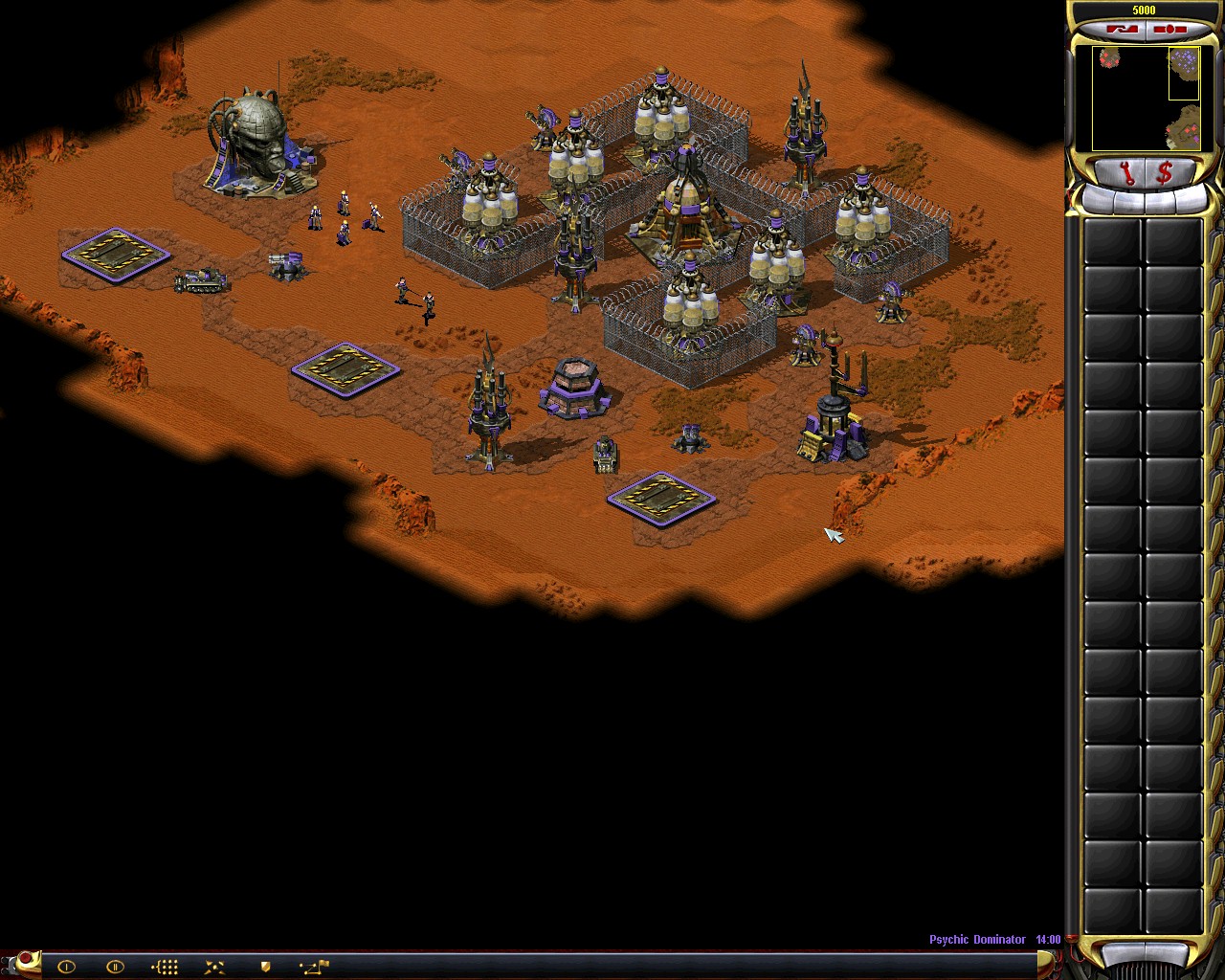This screenshot has height=980, width=1225.
Task: Click the waypoint flag icon on the command bar
Action: 316,968
